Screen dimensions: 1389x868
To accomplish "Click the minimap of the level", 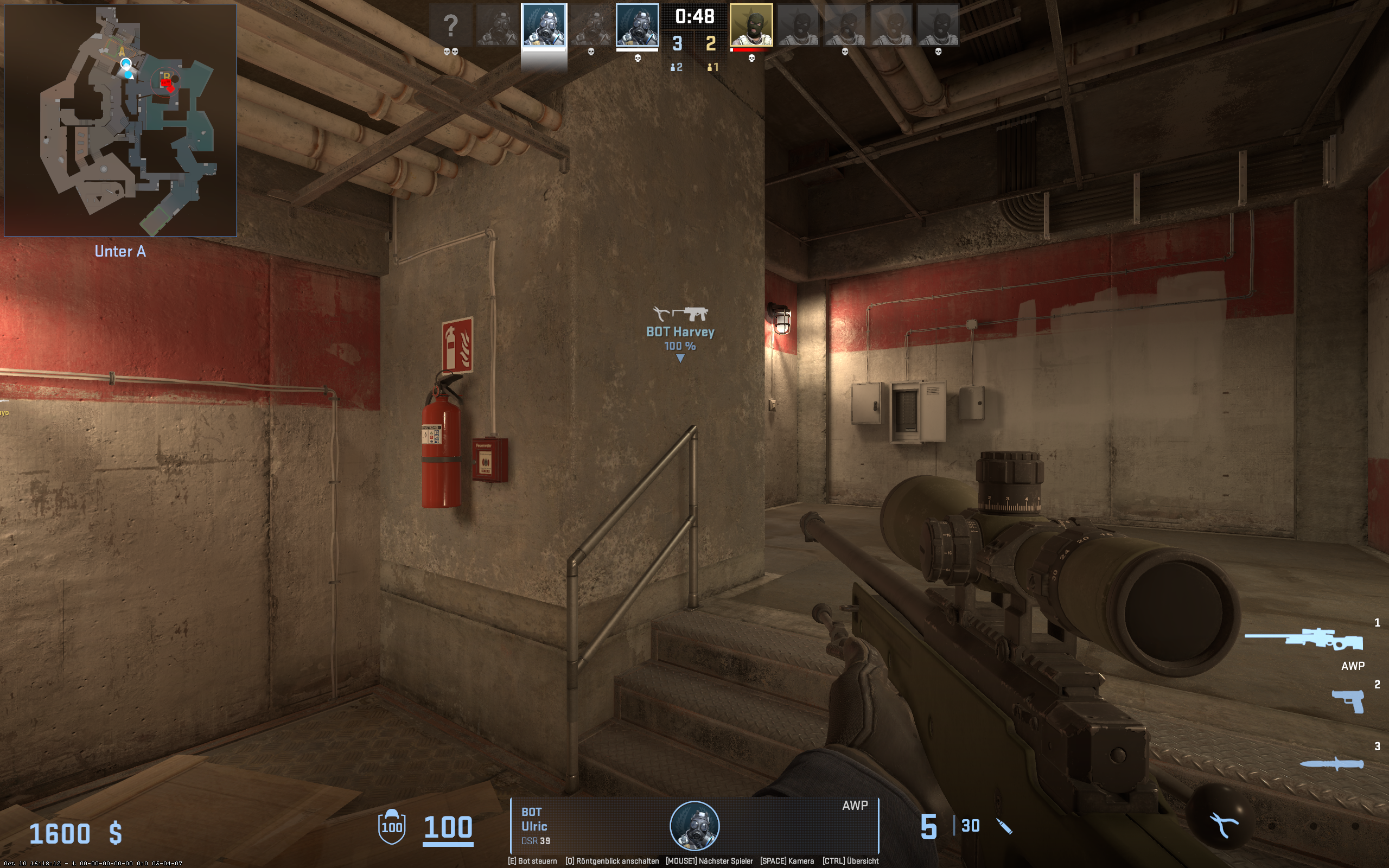I will (x=120, y=120).
